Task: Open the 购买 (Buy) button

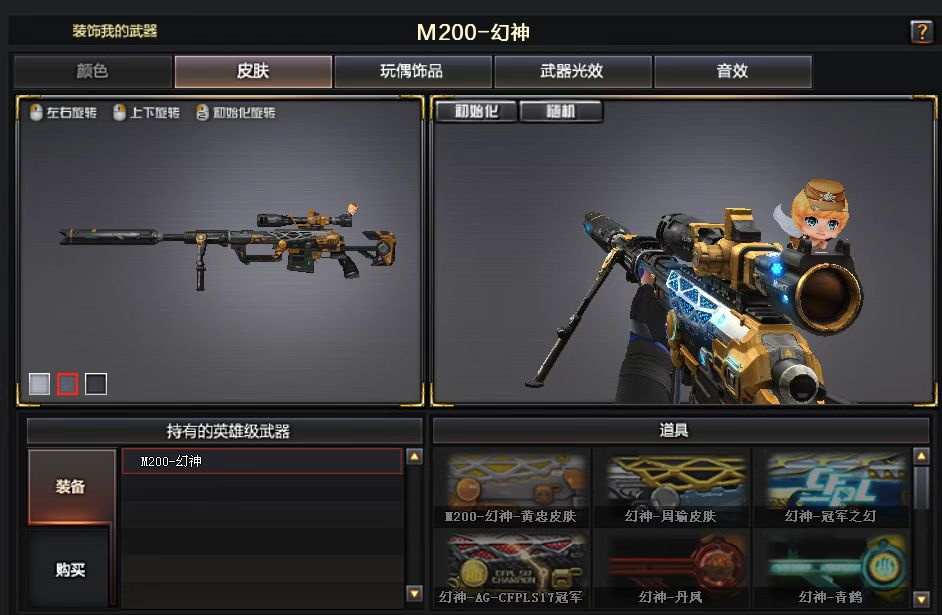Action: (x=70, y=570)
